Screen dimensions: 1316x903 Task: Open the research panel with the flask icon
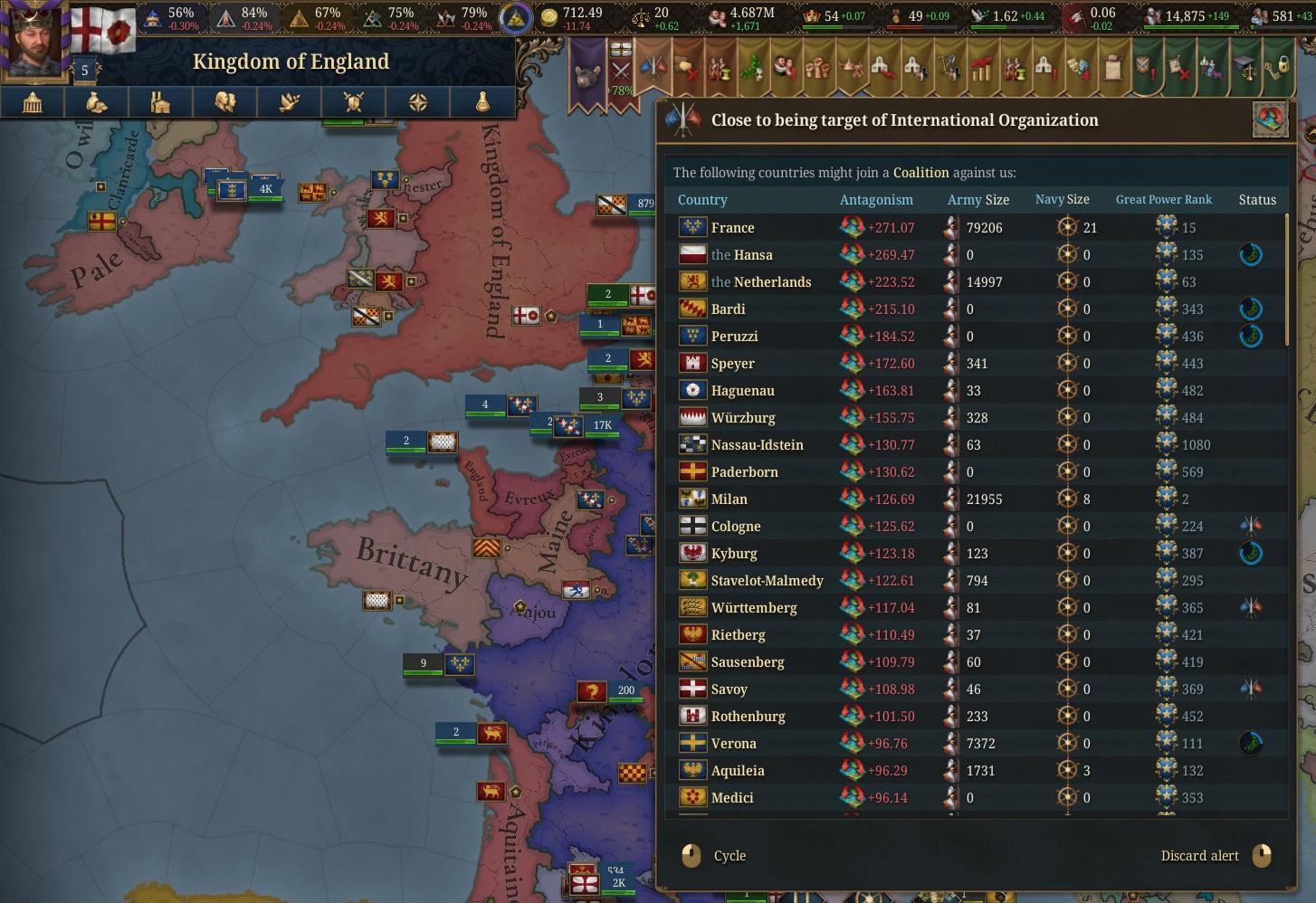(482, 102)
